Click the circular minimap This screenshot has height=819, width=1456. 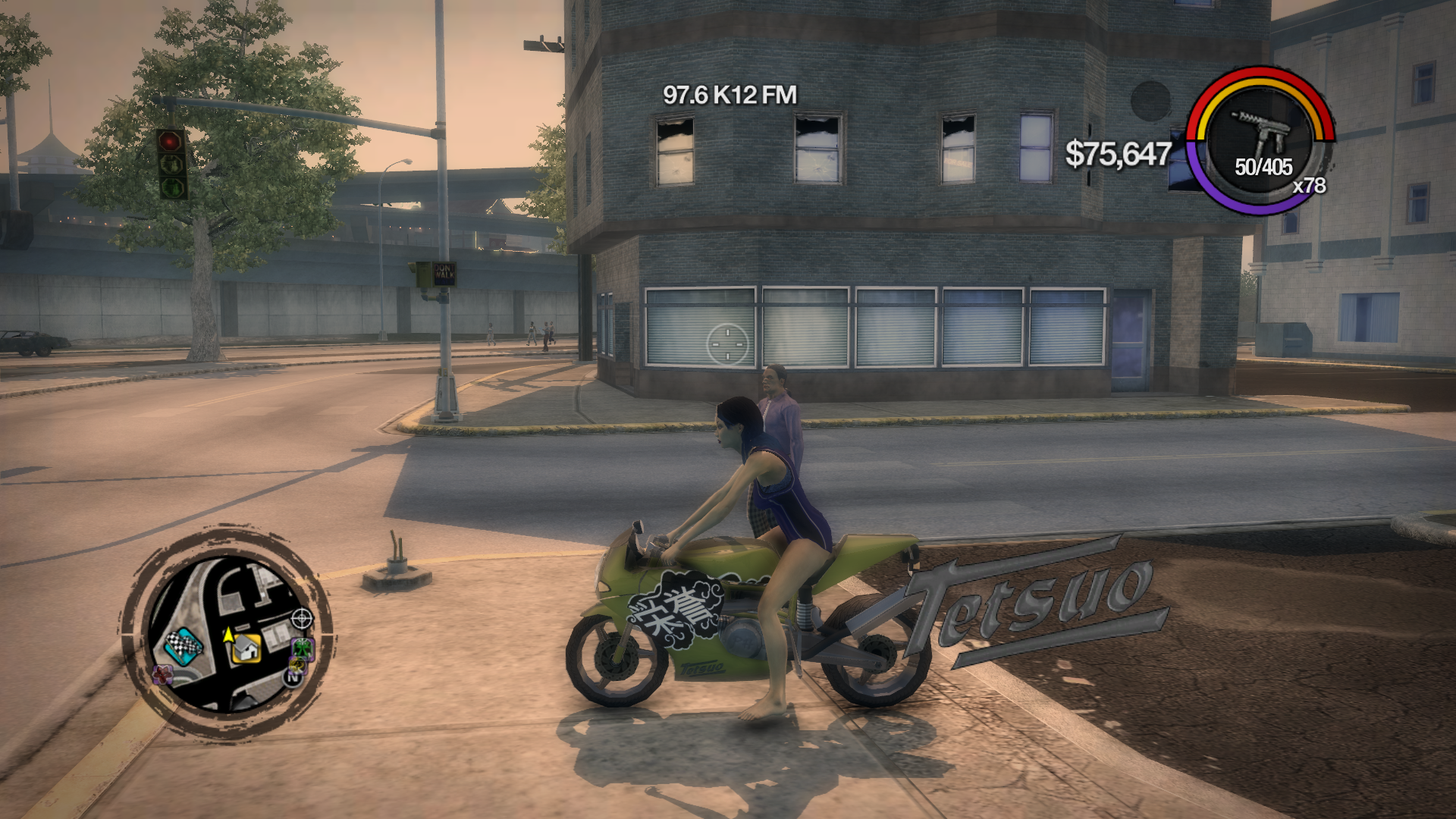[x=226, y=632]
